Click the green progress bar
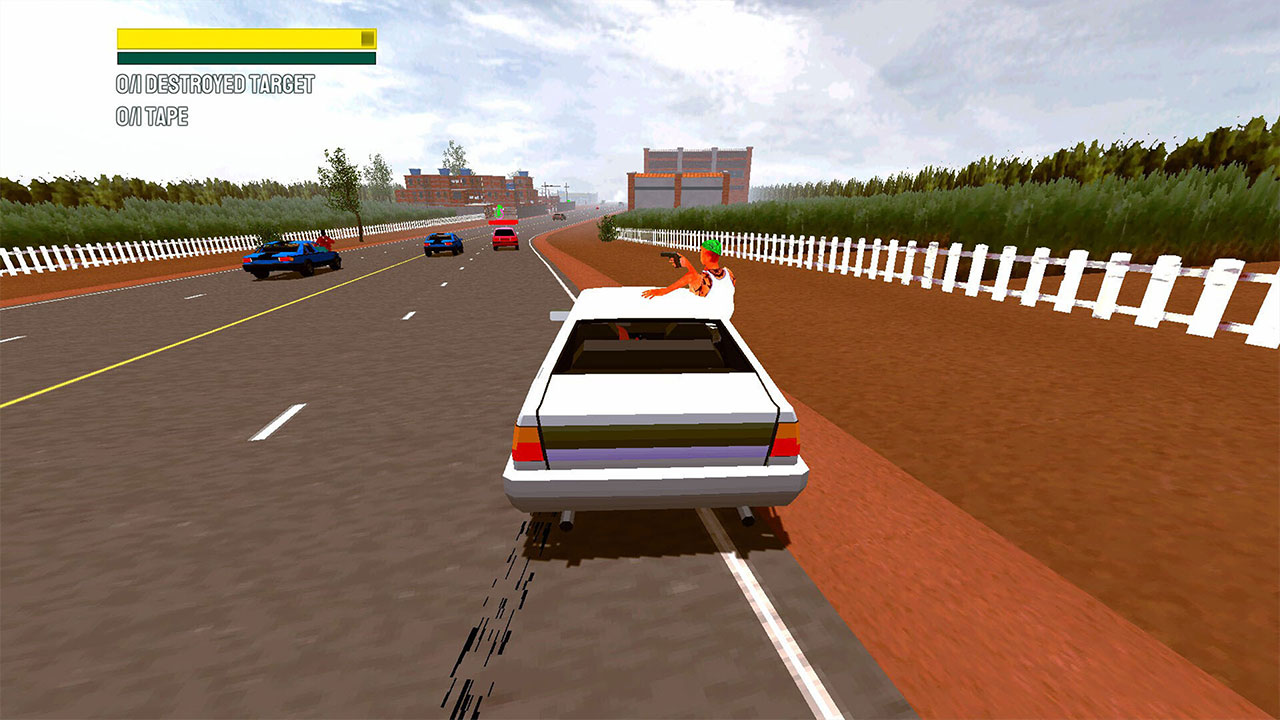This screenshot has width=1280, height=720. click(x=240, y=56)
